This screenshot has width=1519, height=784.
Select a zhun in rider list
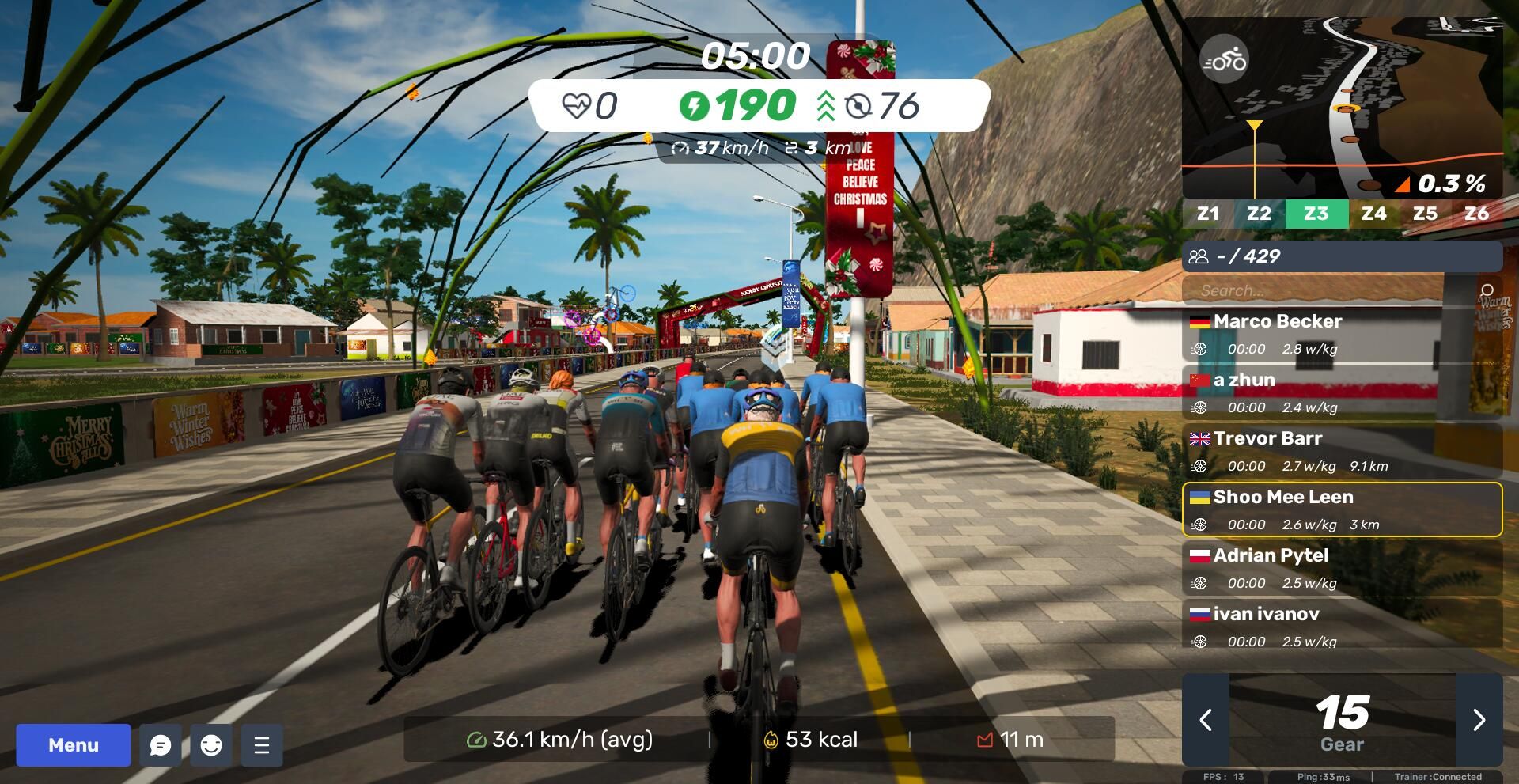[1342, 392]
